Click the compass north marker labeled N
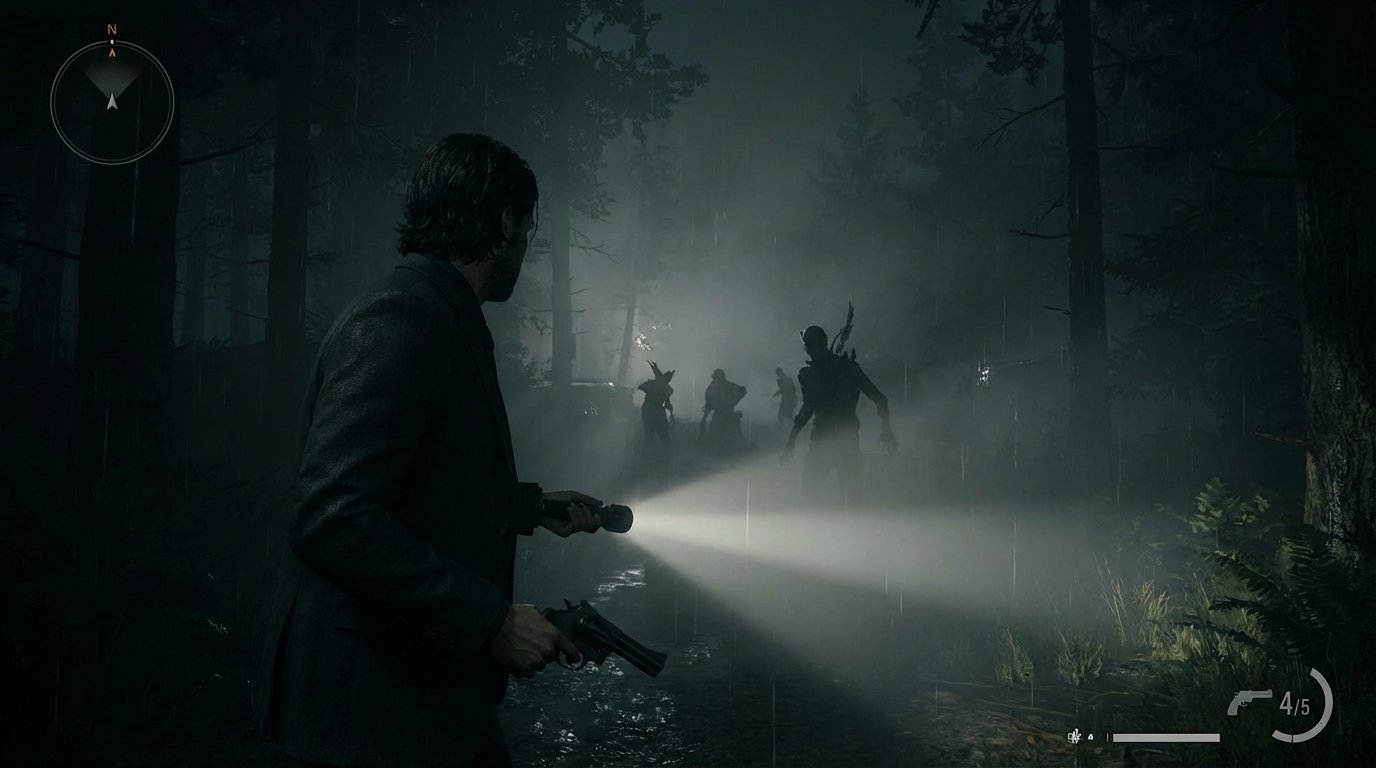This screenshot has height=768, width=1376. (x=112, y=29)
